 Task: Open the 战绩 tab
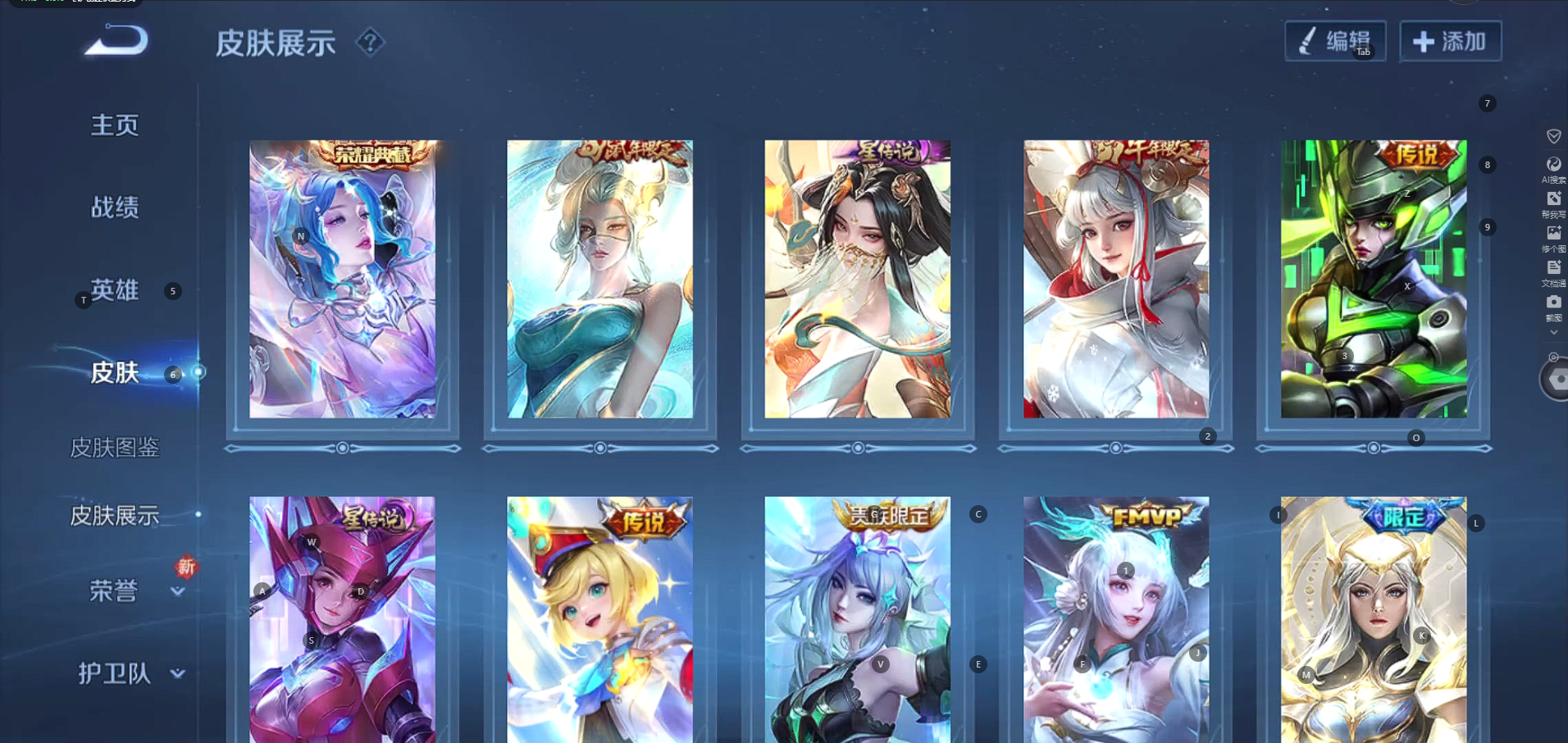tap(115, 207)
